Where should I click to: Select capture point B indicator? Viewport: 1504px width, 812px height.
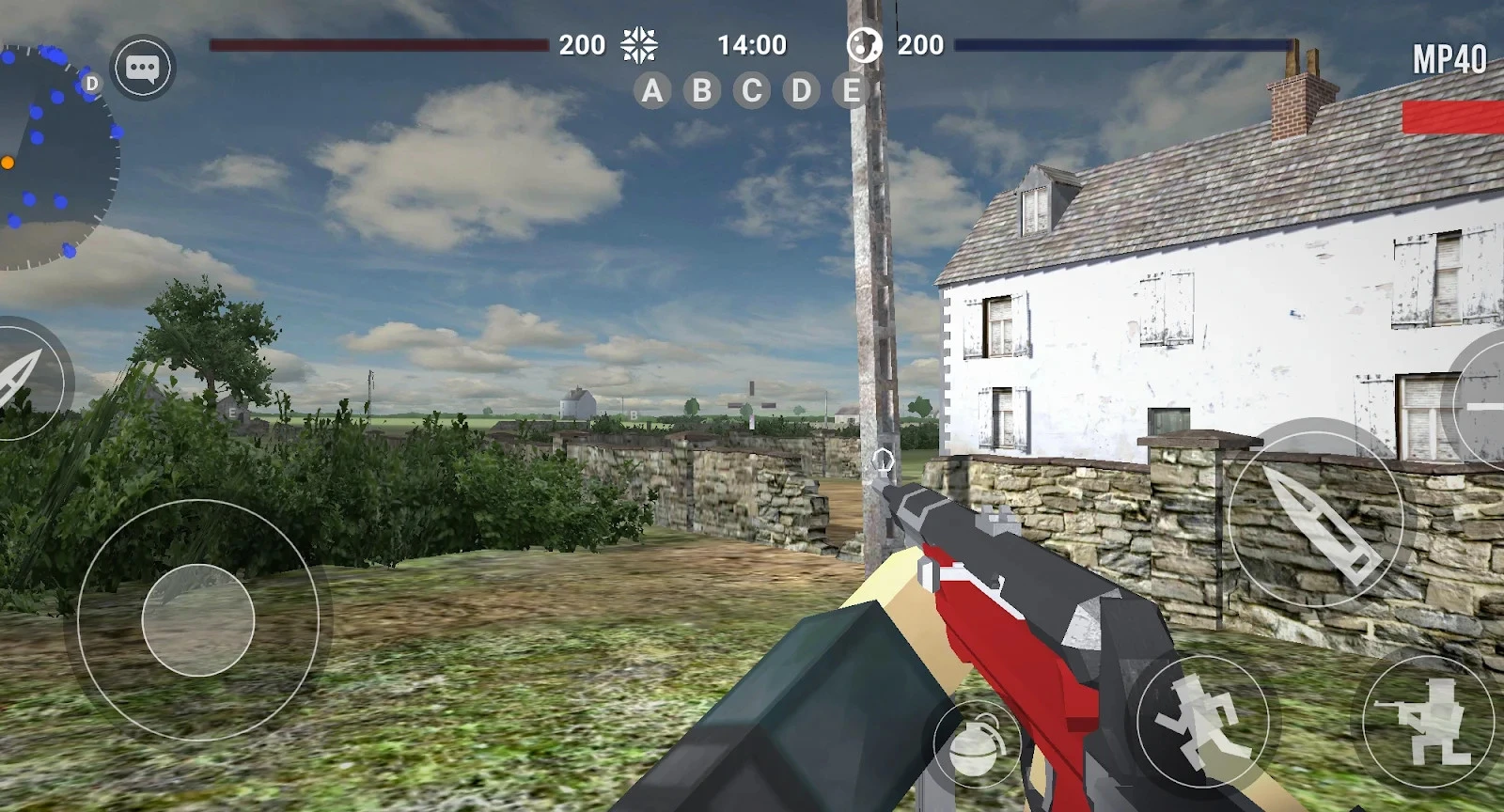pos(702,90)
